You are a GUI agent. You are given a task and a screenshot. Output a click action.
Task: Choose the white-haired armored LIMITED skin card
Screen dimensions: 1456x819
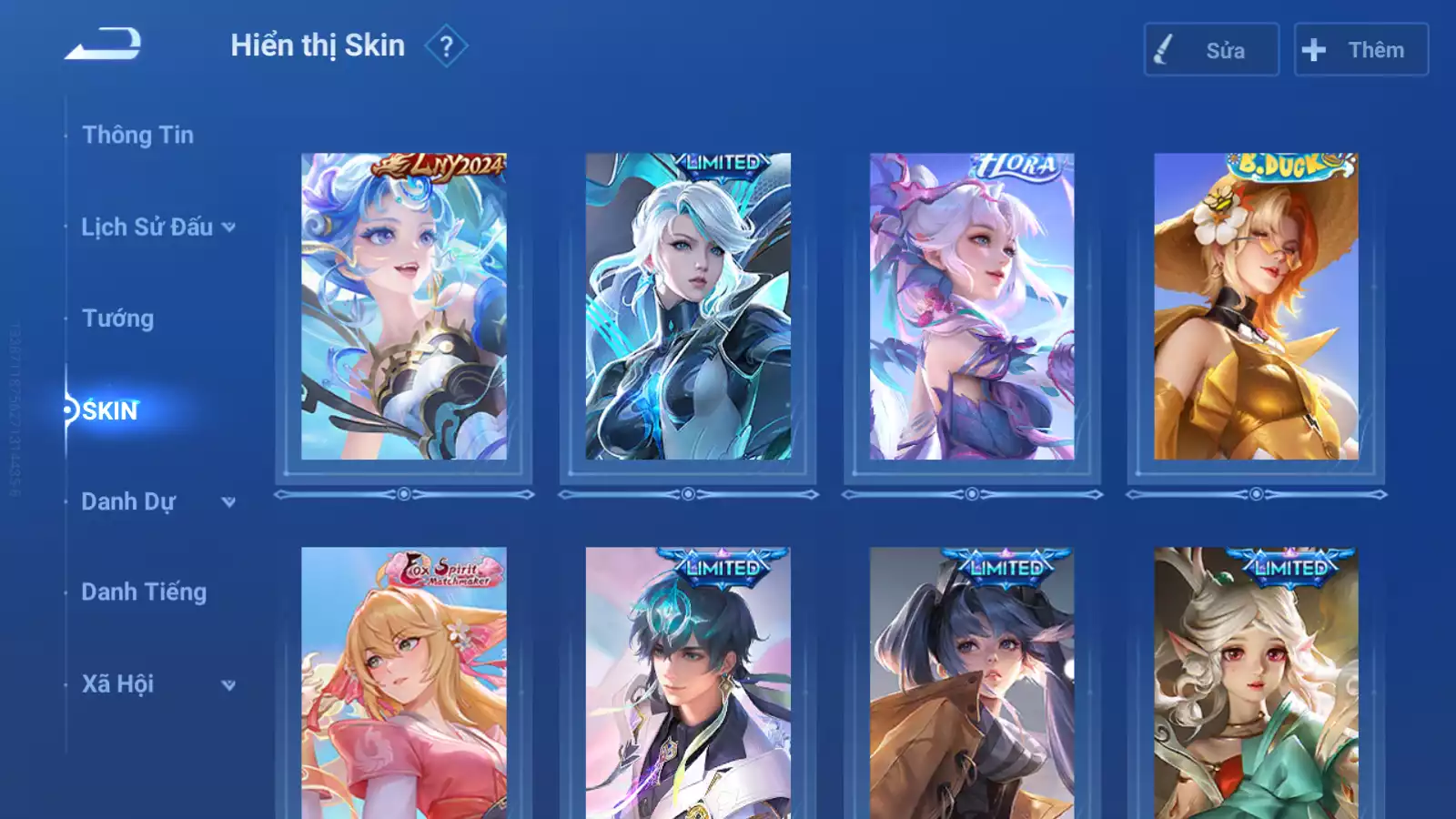coord(688,307)
